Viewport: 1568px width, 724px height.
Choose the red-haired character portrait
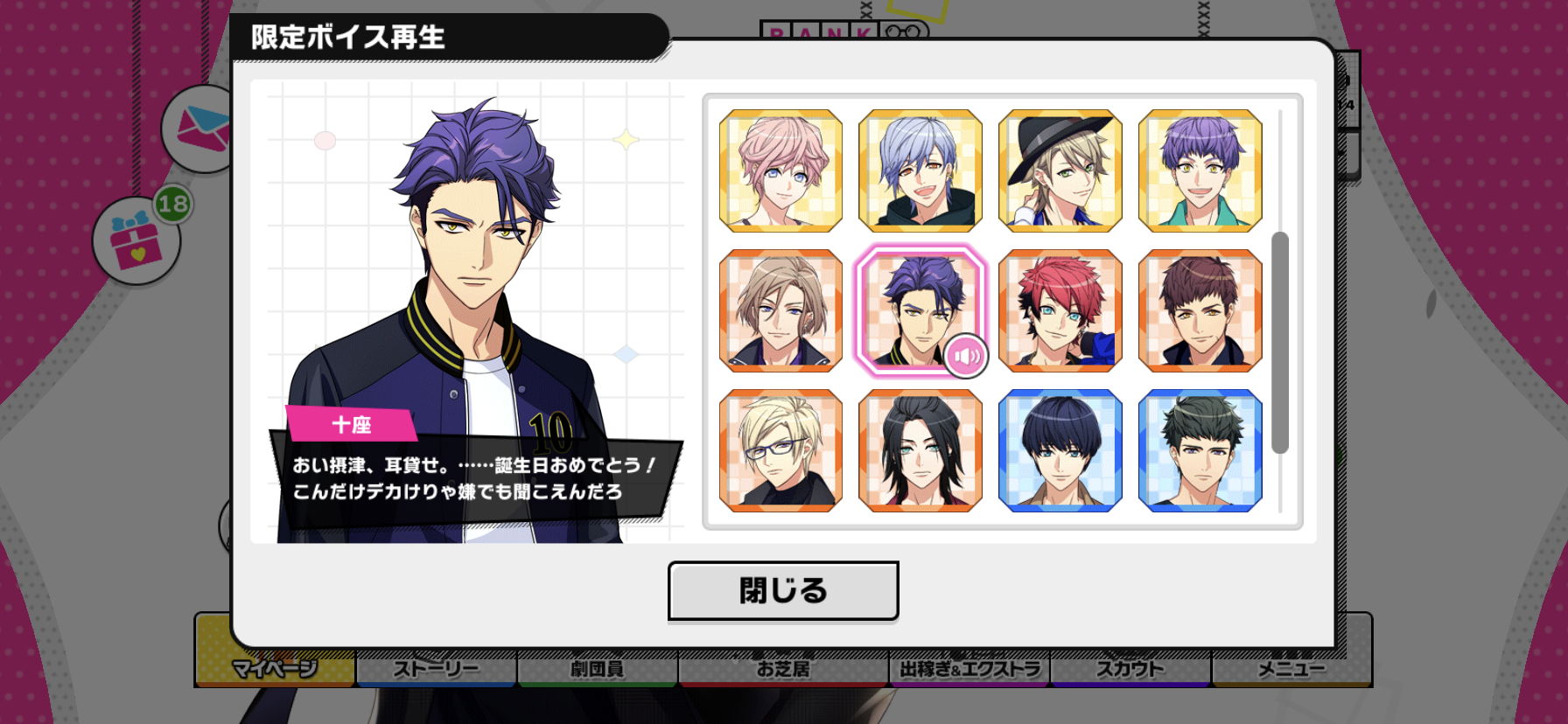tap(1060, 311)
